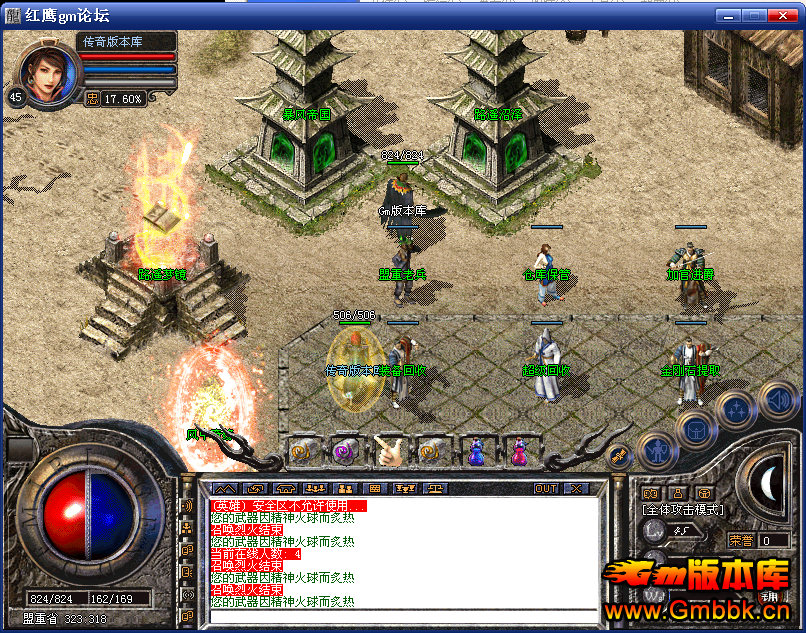806x633 pixels.
Task: Open the skills sparkle round button
Action: [736, 408]
